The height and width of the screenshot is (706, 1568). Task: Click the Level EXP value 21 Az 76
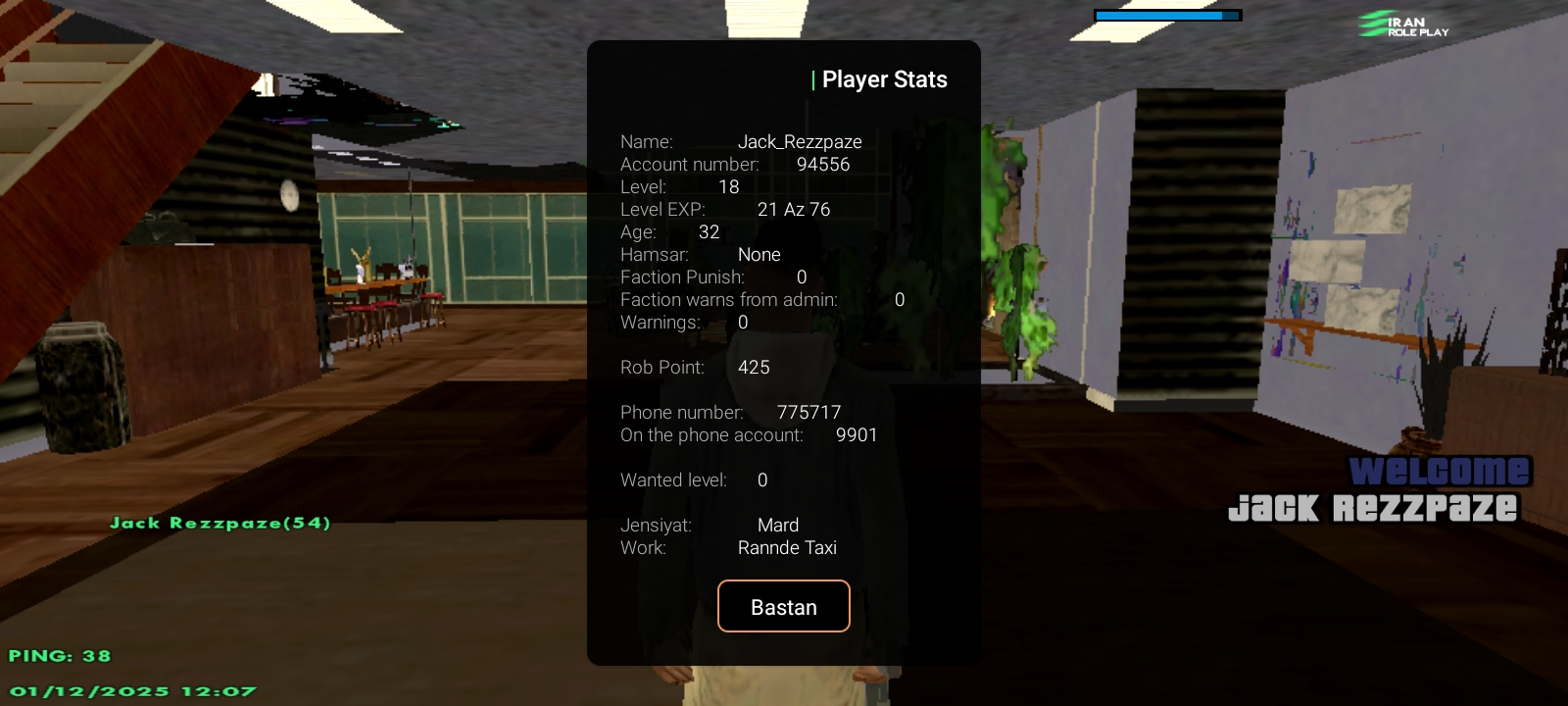coord(725,209)
